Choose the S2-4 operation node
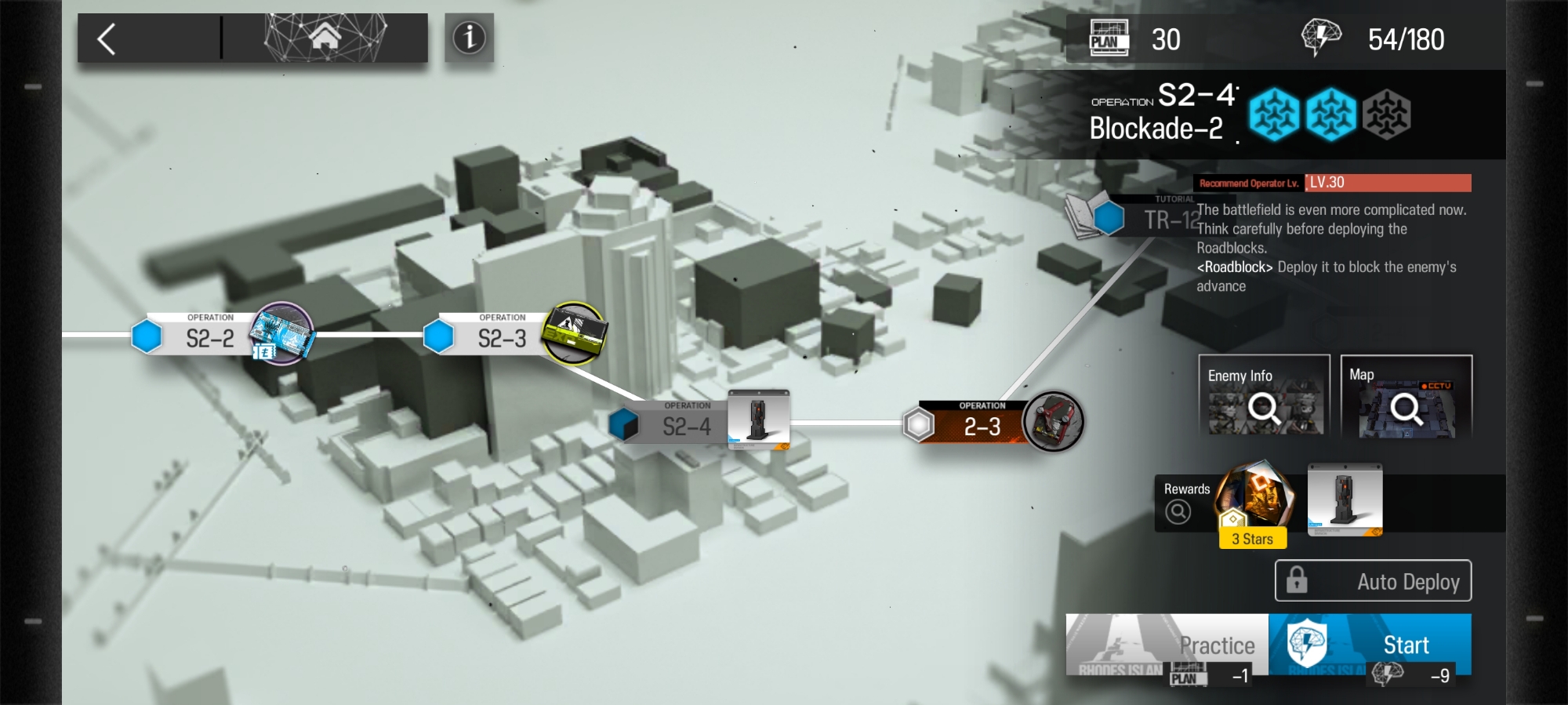1568x705 pixels. 686,426
